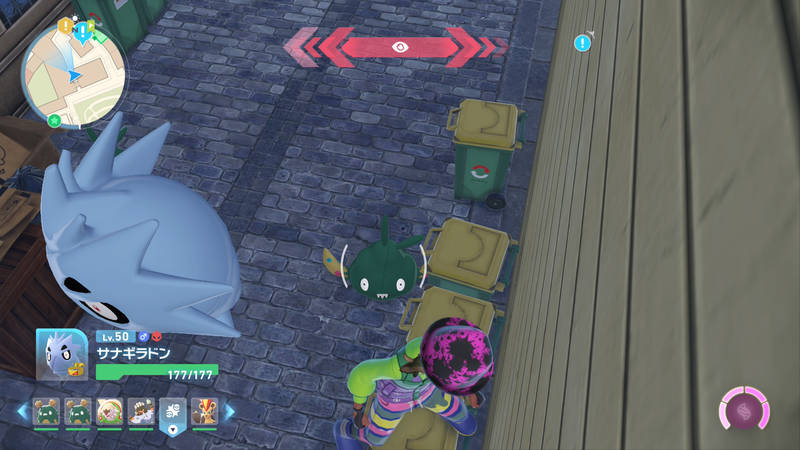The width and height of the screenshot is (800, 450).
Task: Select the highlighted party slot with down arrow
Action: [x=172, y=412]
